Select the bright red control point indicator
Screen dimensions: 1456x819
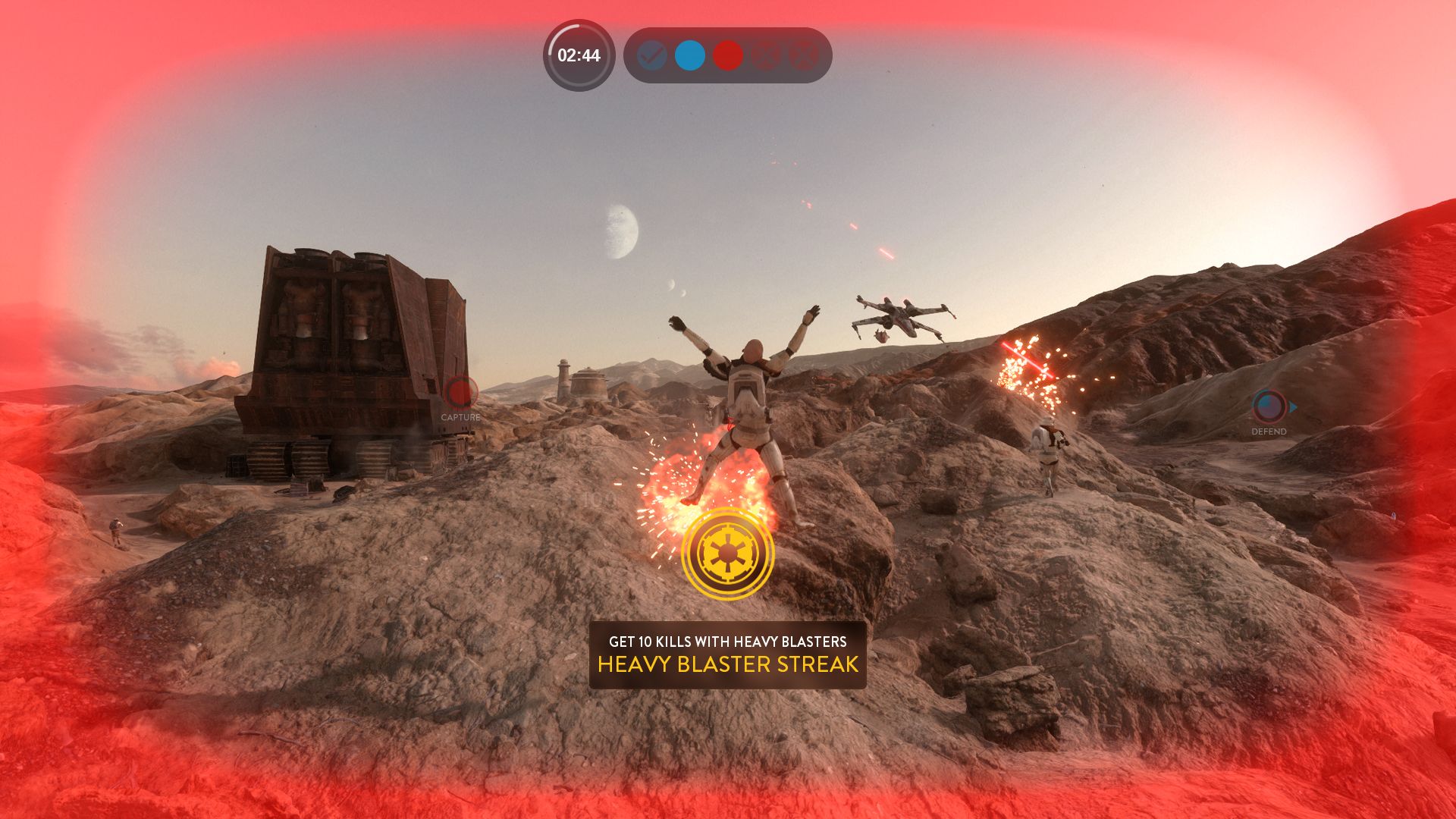point(728,55)
